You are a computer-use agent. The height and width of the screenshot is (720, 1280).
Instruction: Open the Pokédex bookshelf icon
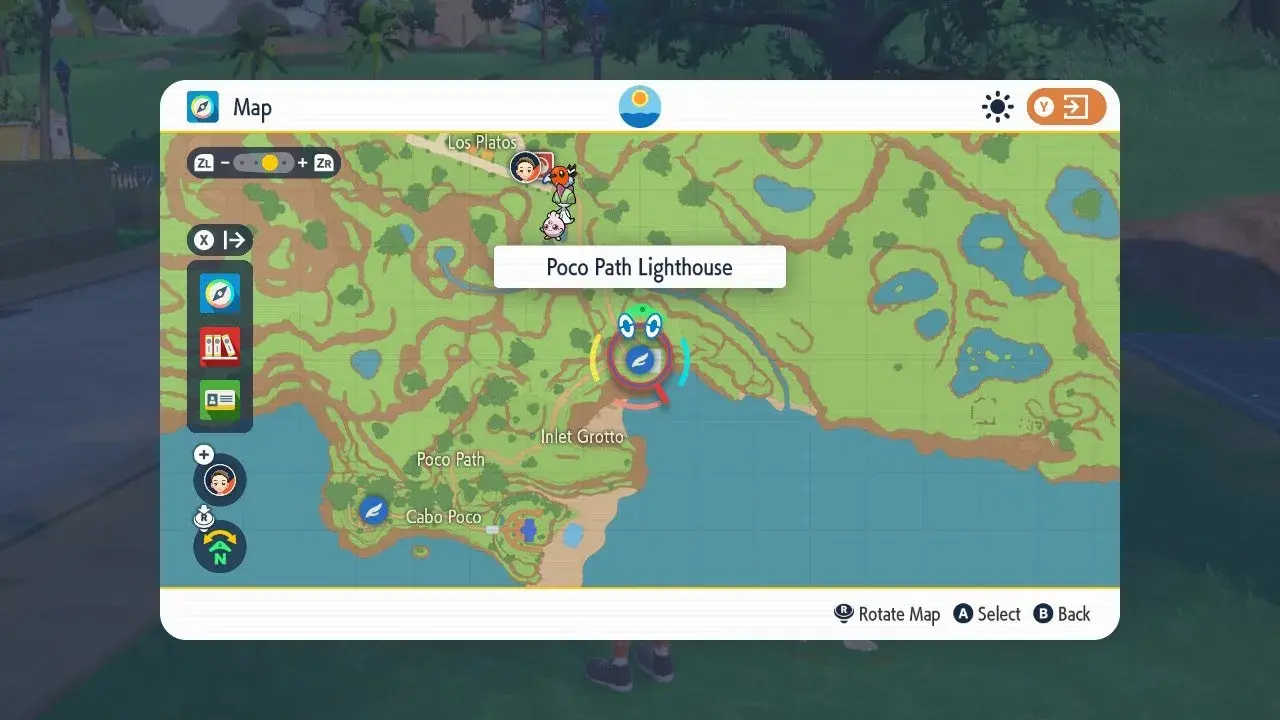(x=220, y=346)
